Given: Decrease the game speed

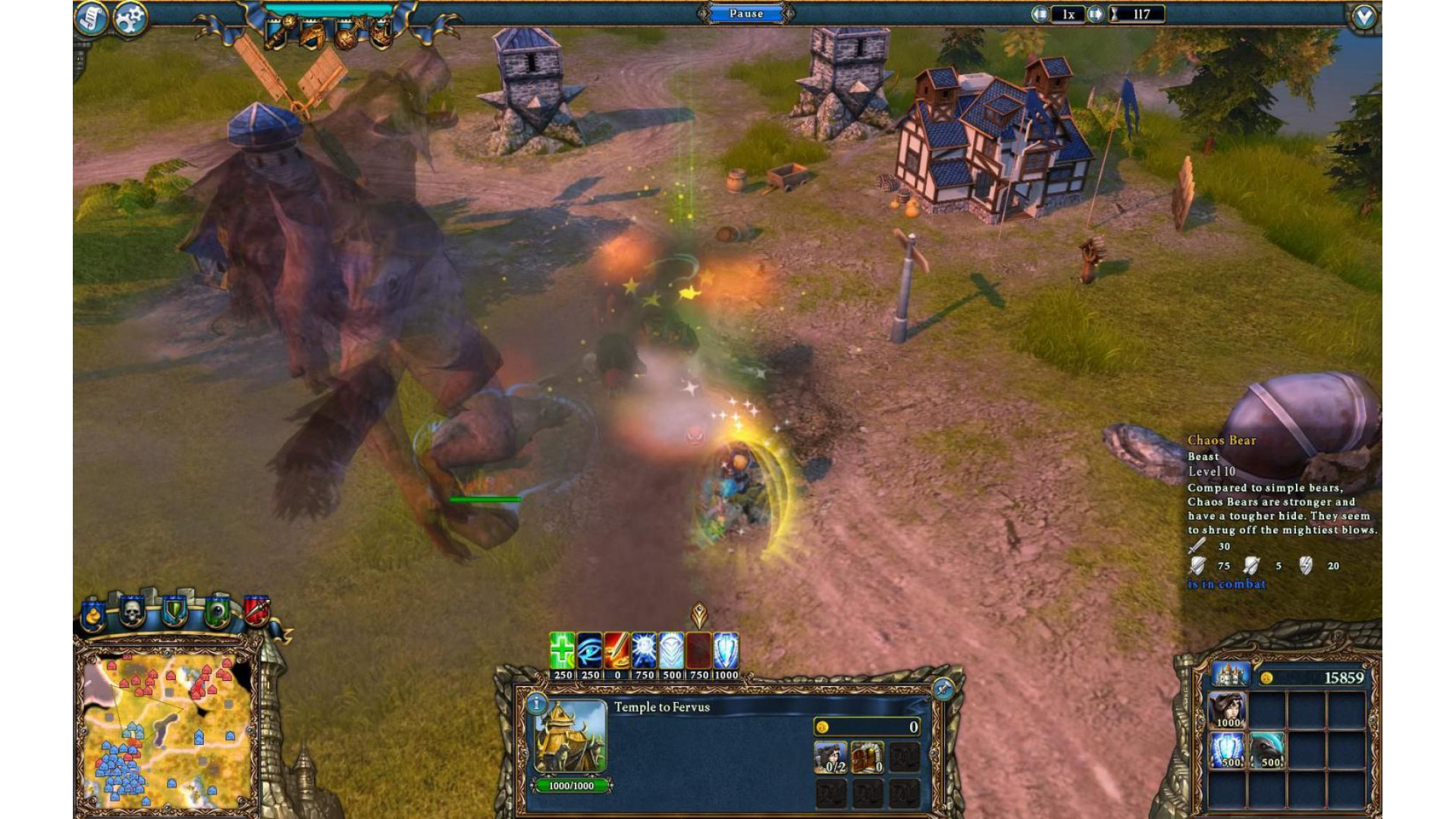Looking at the screenshot, I should click(1040, 14).
